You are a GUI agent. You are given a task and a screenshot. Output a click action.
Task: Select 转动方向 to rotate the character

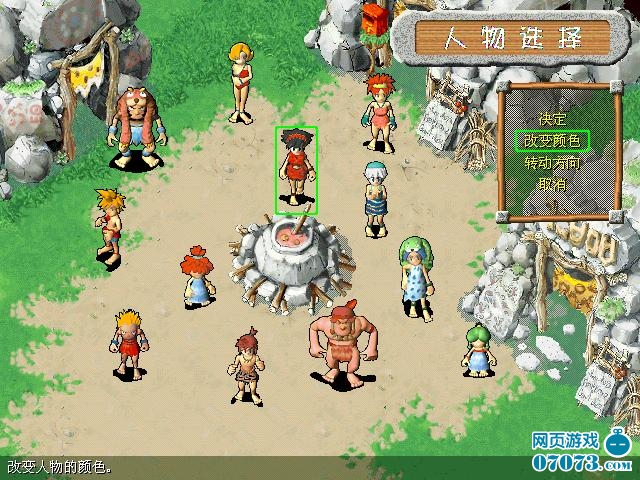[552, 162]
